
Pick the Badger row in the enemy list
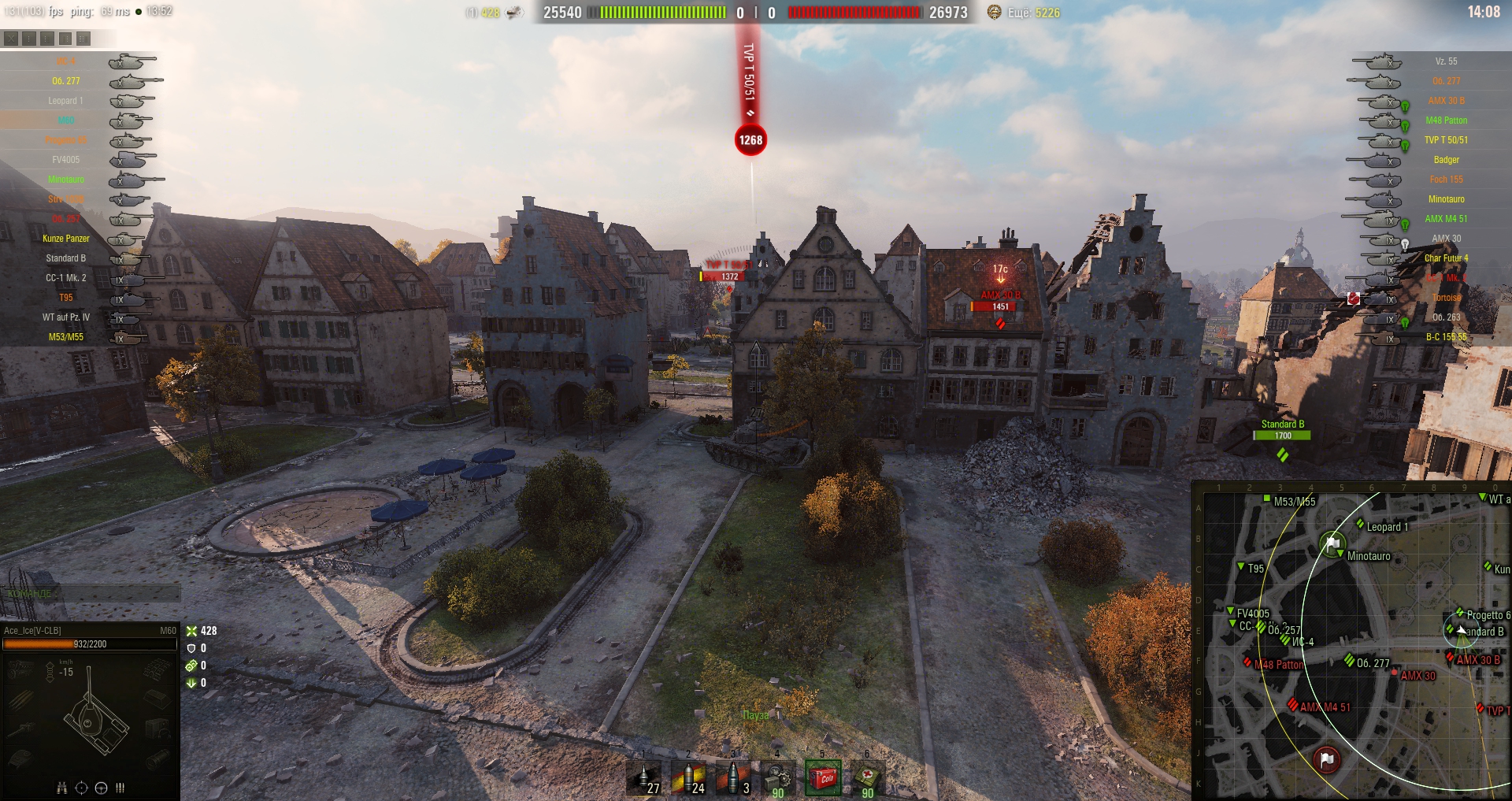pyautogui.click(x=1446, y=160)
